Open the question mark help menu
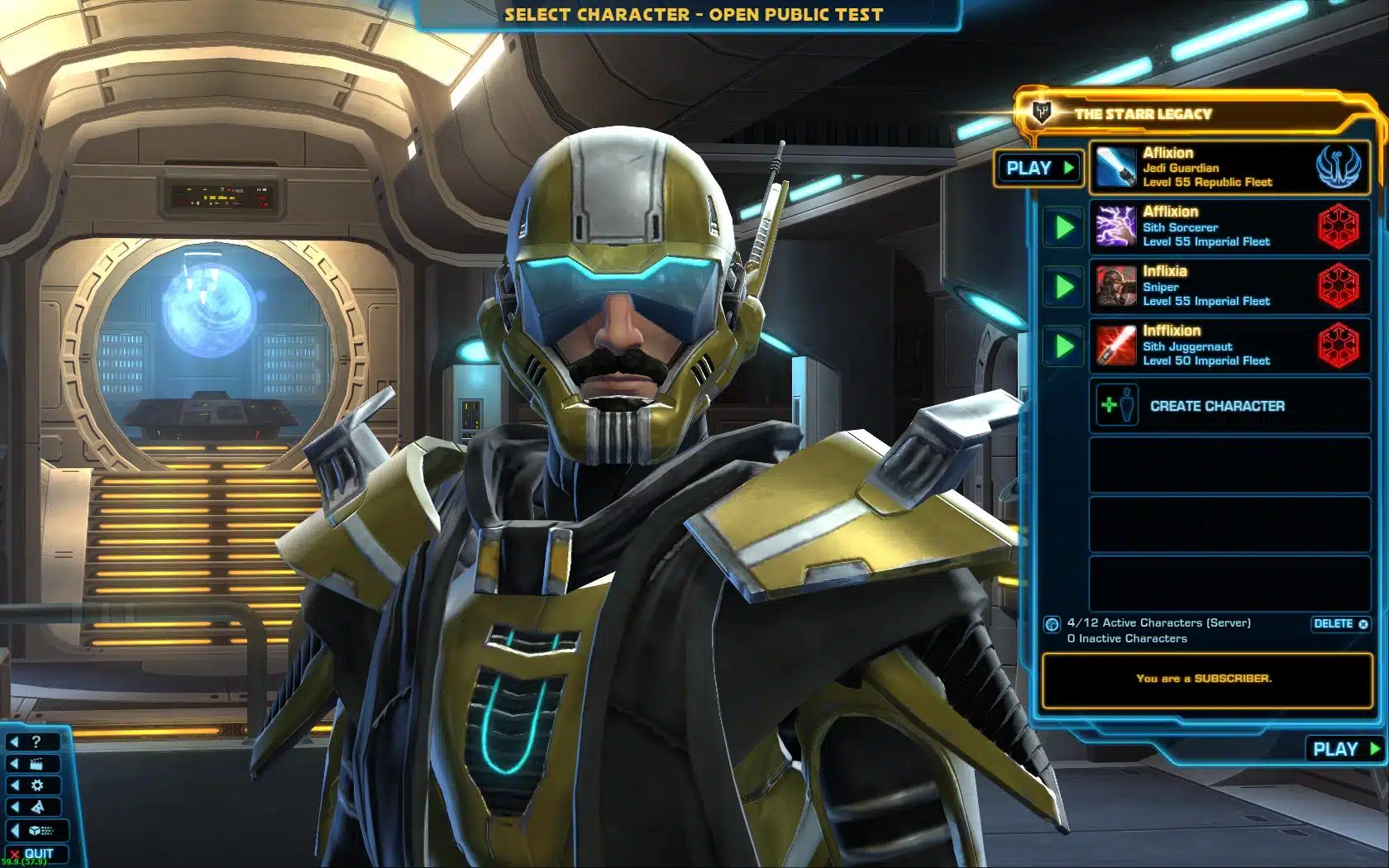 point(33,742)
